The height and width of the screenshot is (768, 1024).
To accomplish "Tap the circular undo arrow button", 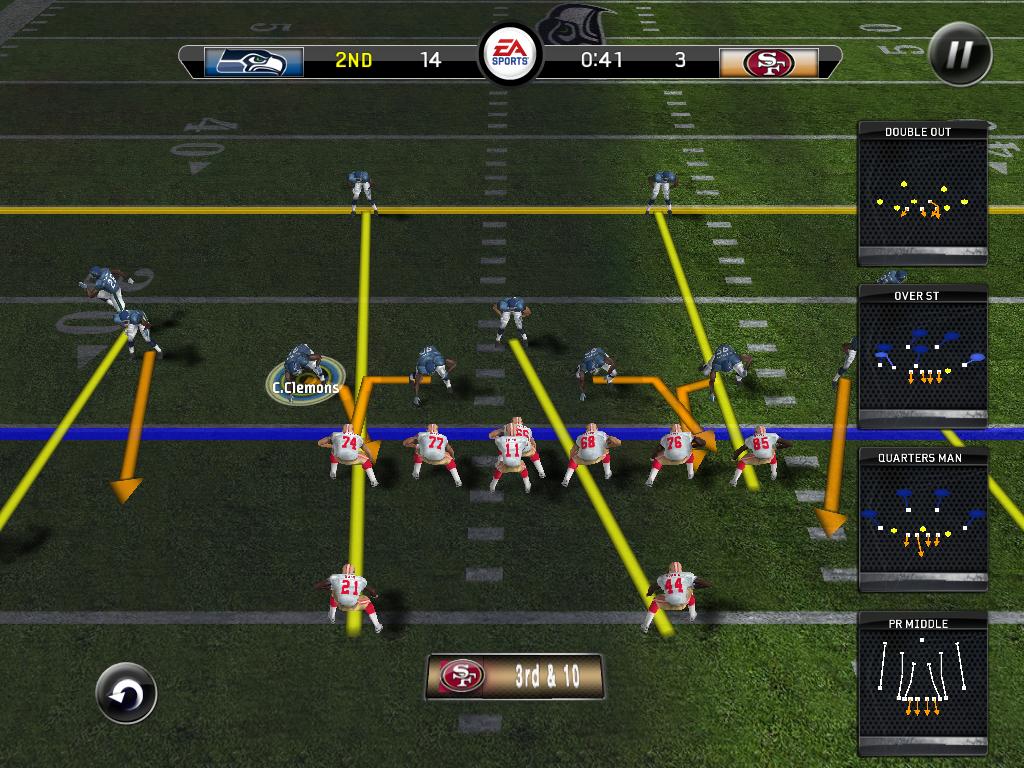I will (x=126, y=693).
